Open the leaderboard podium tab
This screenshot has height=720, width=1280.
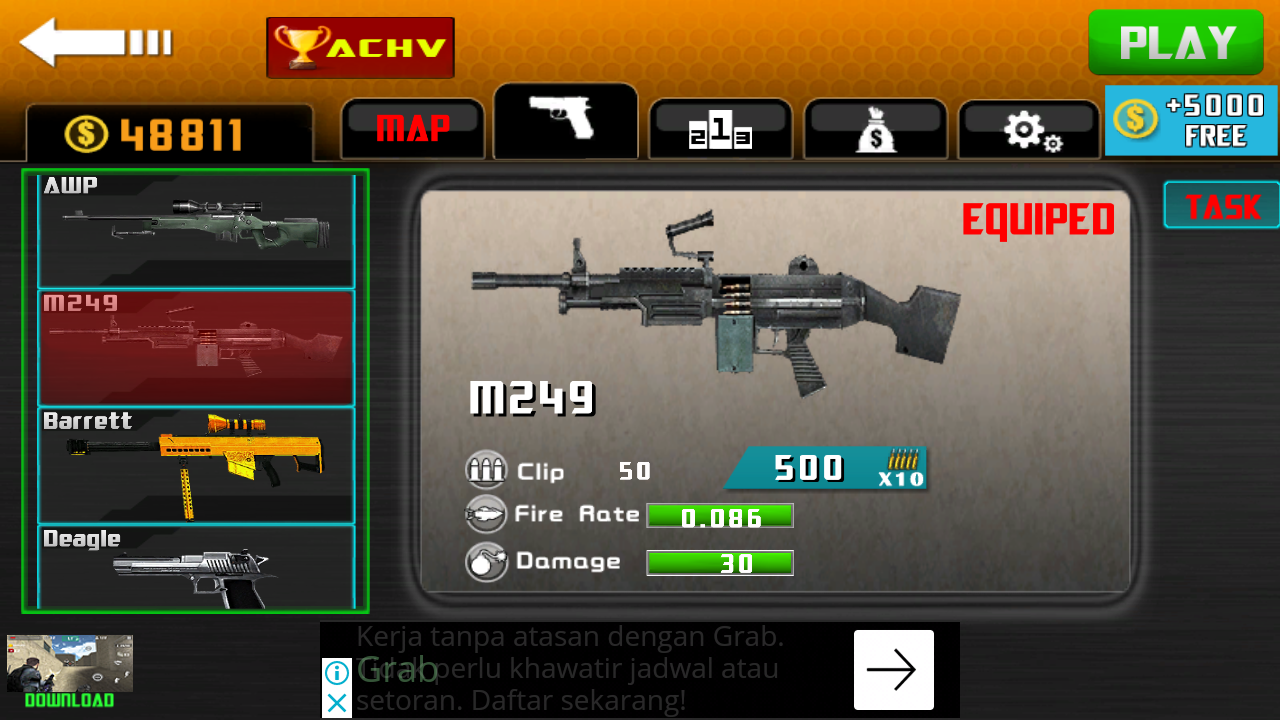click(x=720, y=130)
